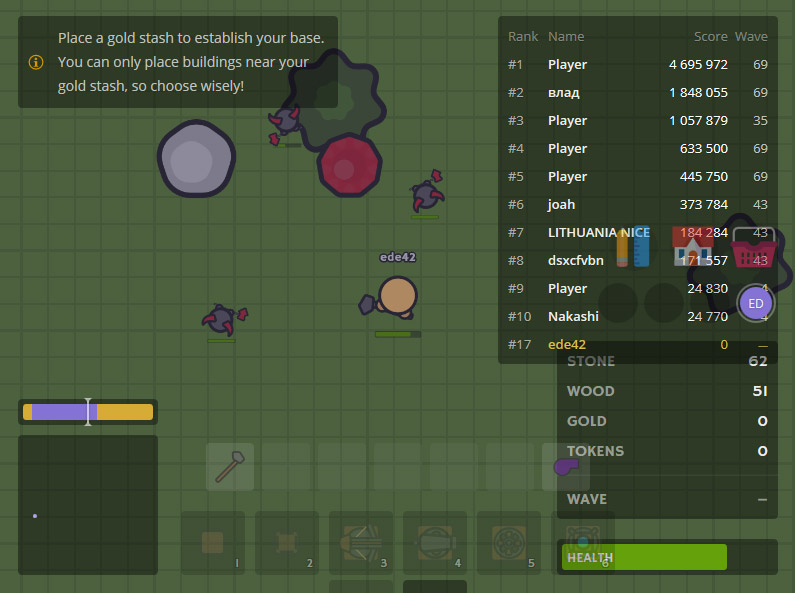Viewport: 795px width, 593px height.
Task: Click the purple ED player avatar
Action: click(756, 303)
